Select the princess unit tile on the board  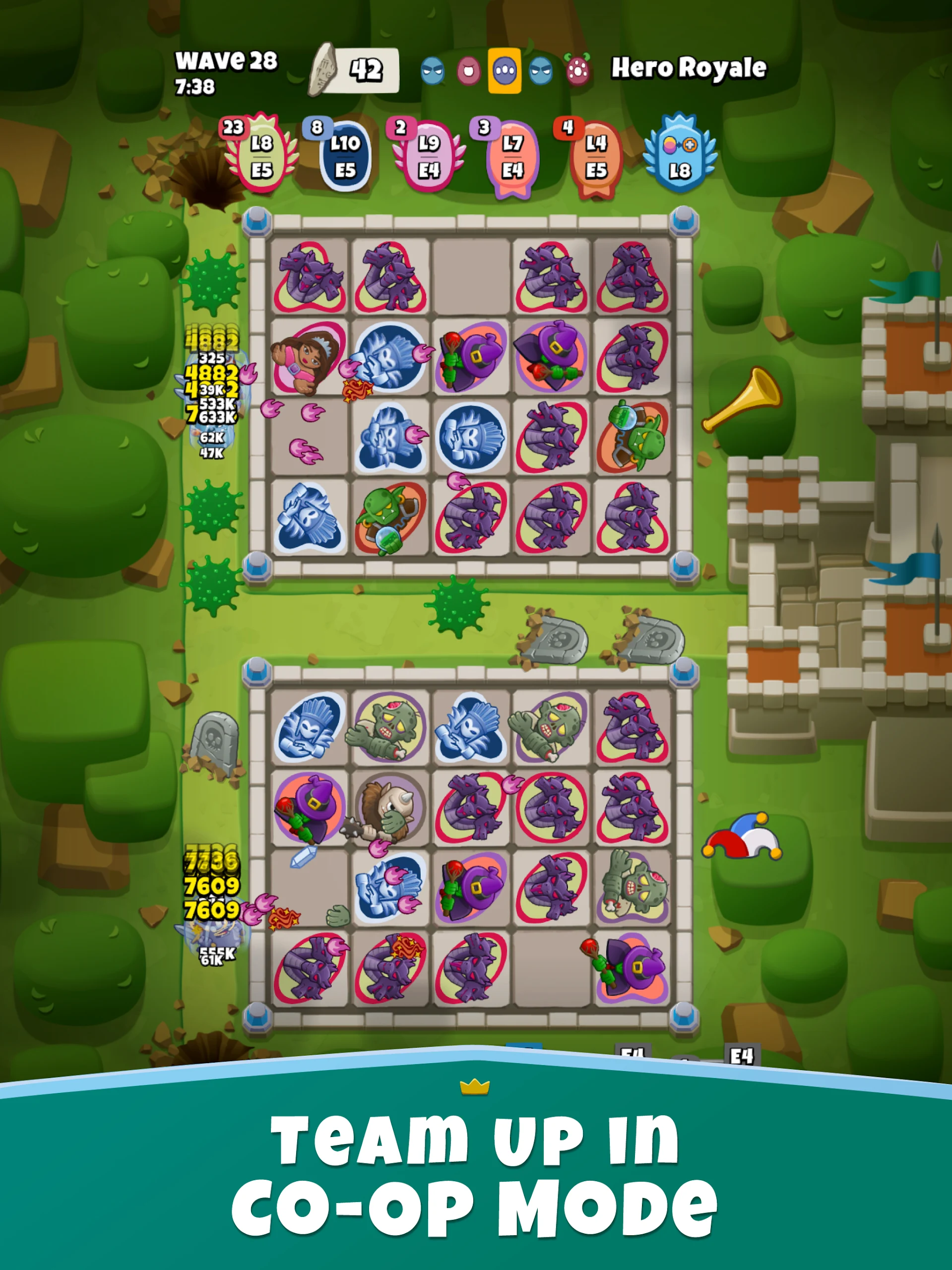click(309, 359)
